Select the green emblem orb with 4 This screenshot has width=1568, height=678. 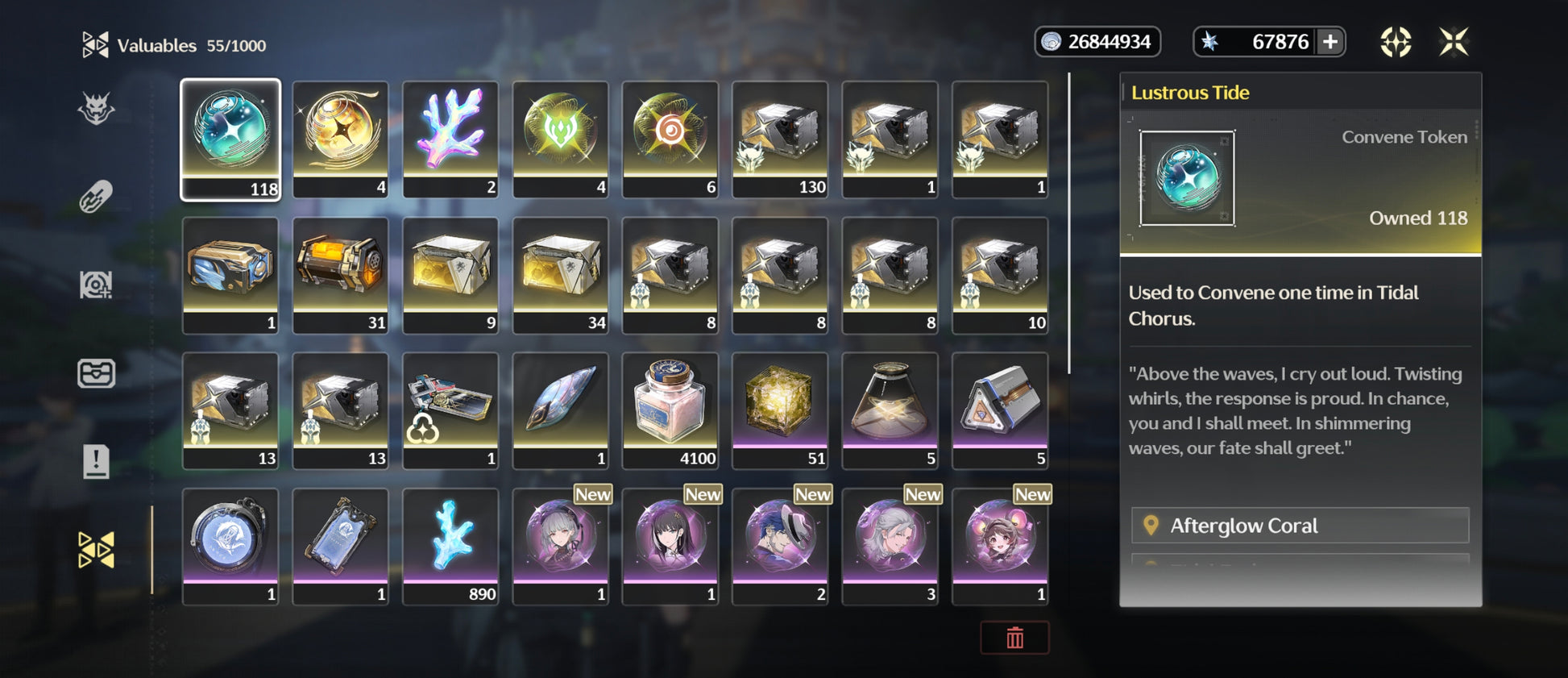560,139
